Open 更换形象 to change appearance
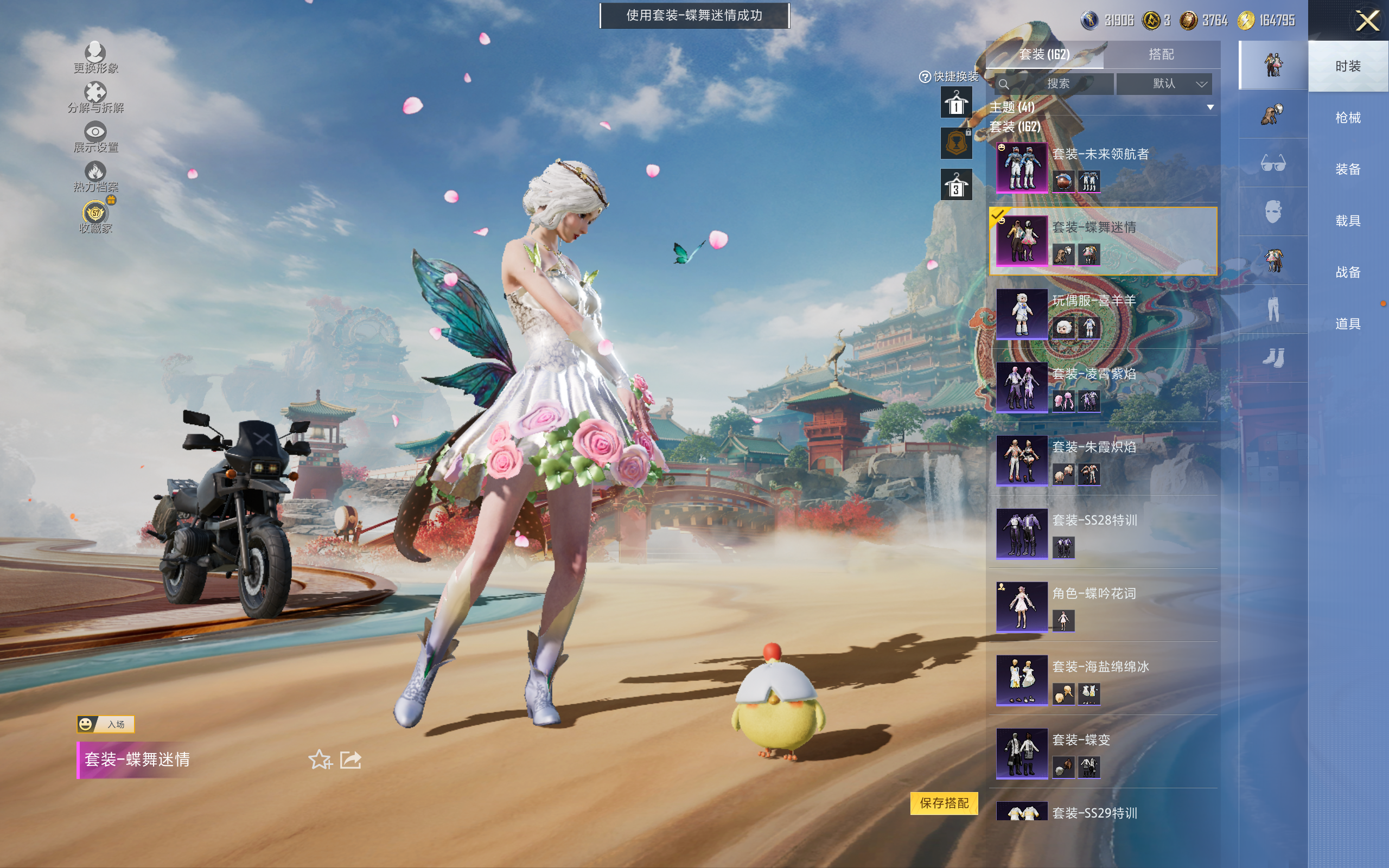The width and height of the screenshot is (1389, 868). tap(95, 59)
